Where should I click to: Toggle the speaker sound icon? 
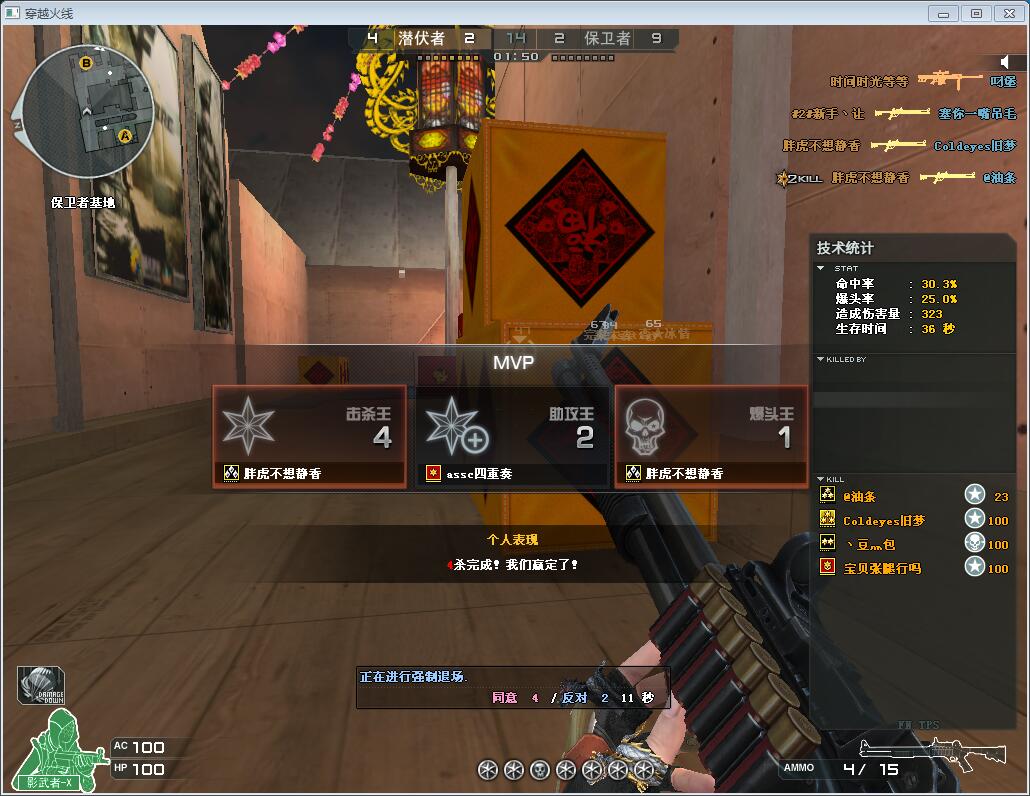pos(1005,62)
